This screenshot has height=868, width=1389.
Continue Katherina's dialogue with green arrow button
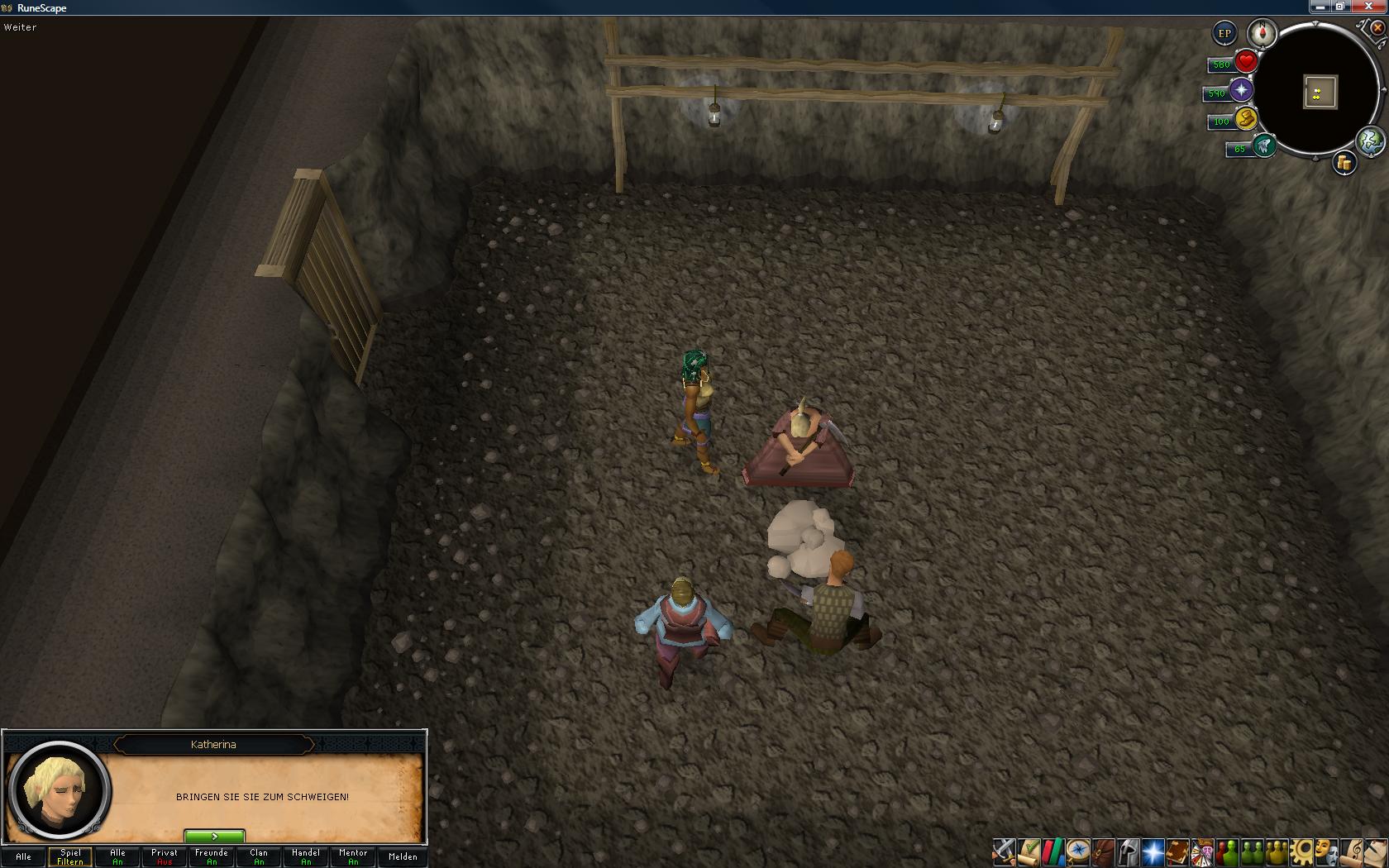[214, 837]
